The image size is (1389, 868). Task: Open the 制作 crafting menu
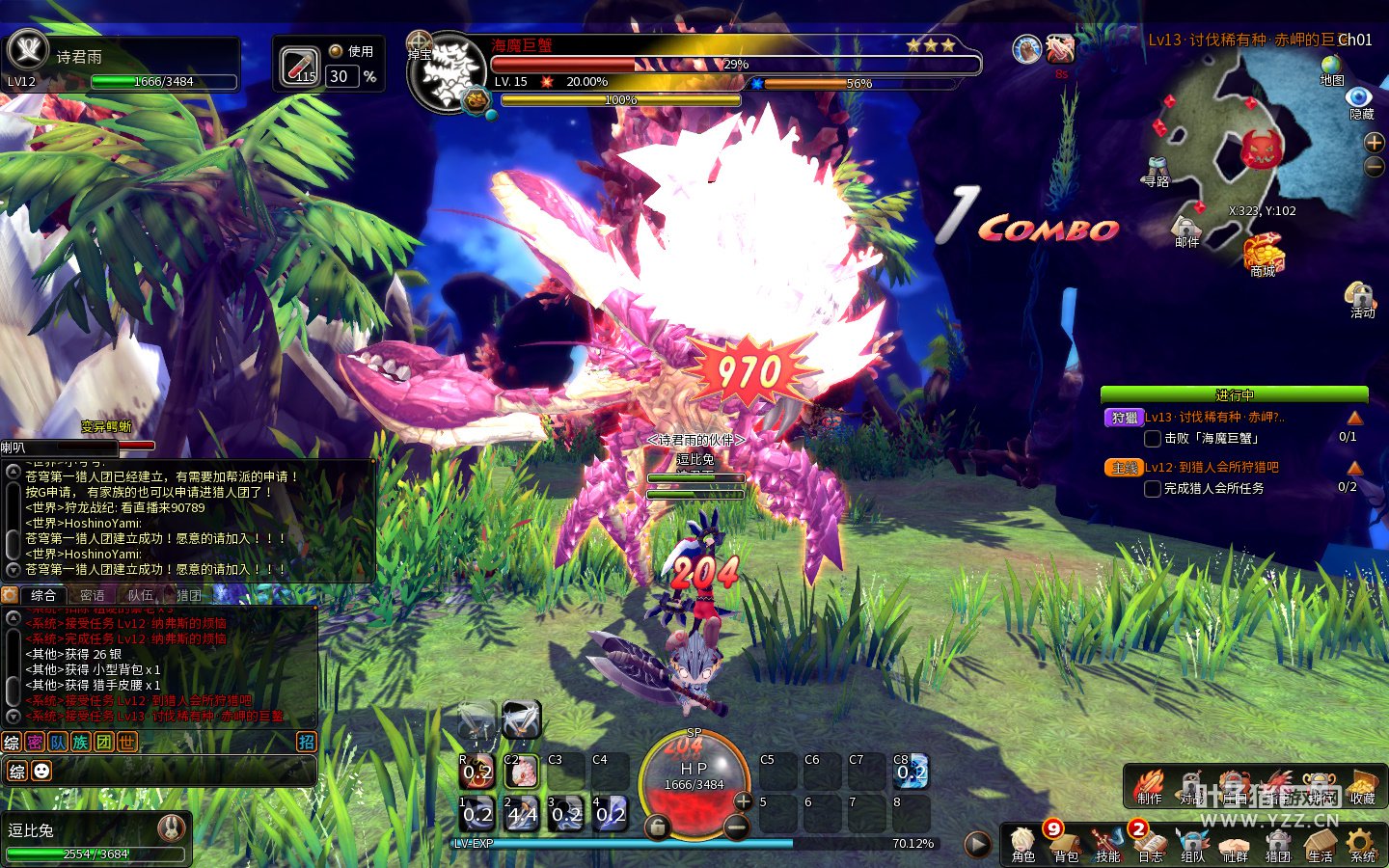1149,787
